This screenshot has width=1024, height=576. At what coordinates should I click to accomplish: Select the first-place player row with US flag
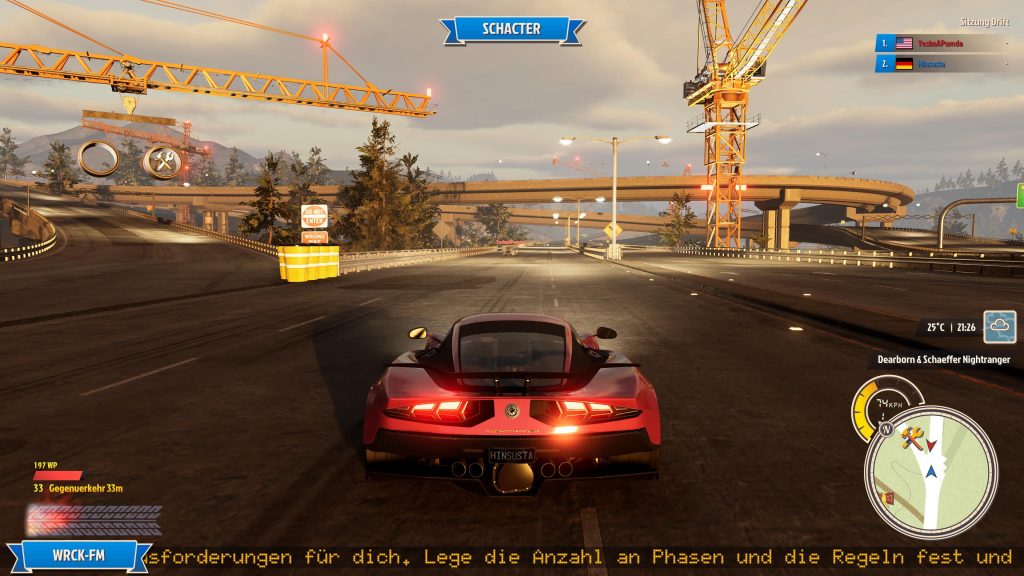click(x=940, y=43)
